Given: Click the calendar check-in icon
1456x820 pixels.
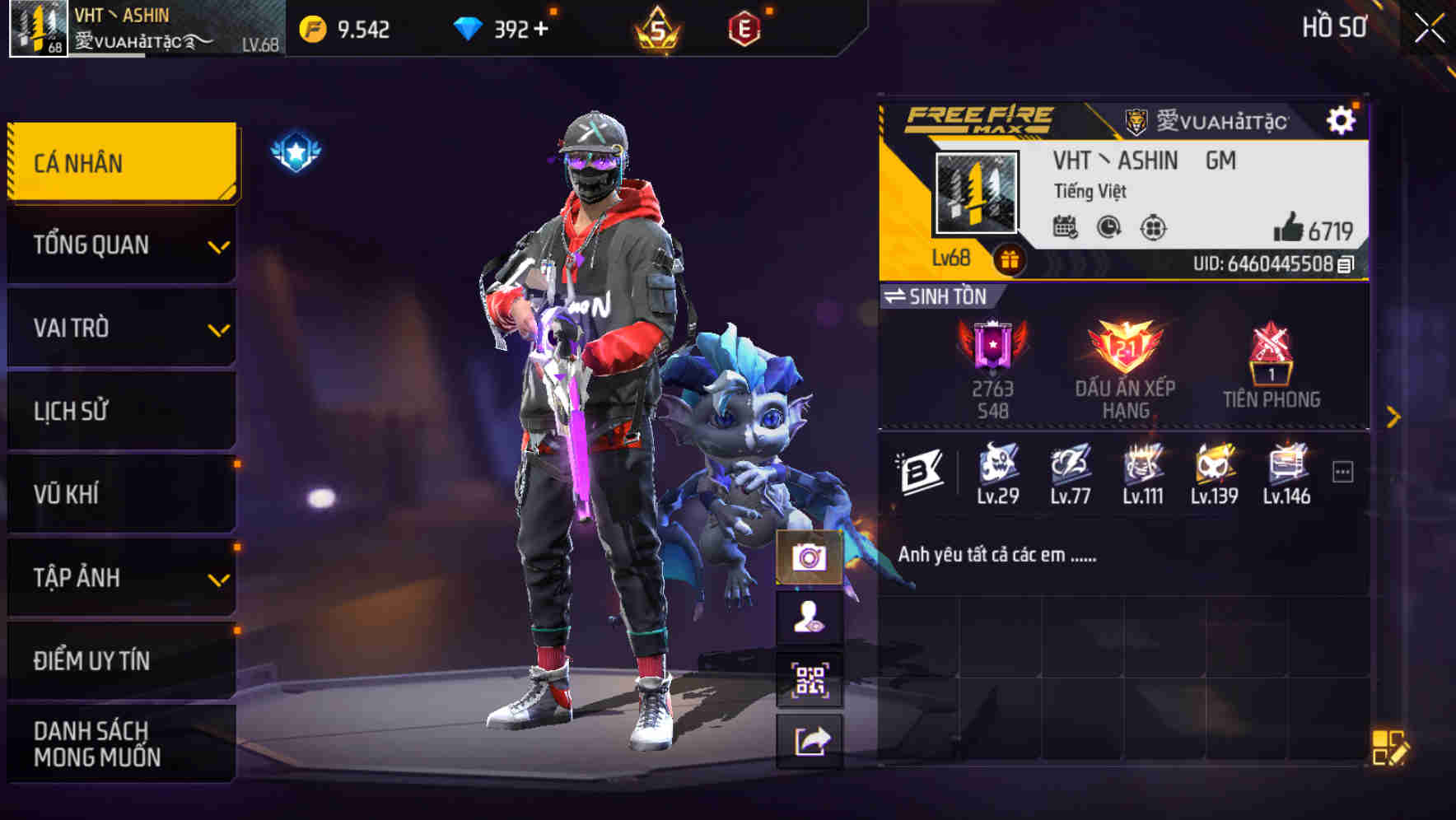Looking at the screenshot, I should click(x=1067, y=229).
